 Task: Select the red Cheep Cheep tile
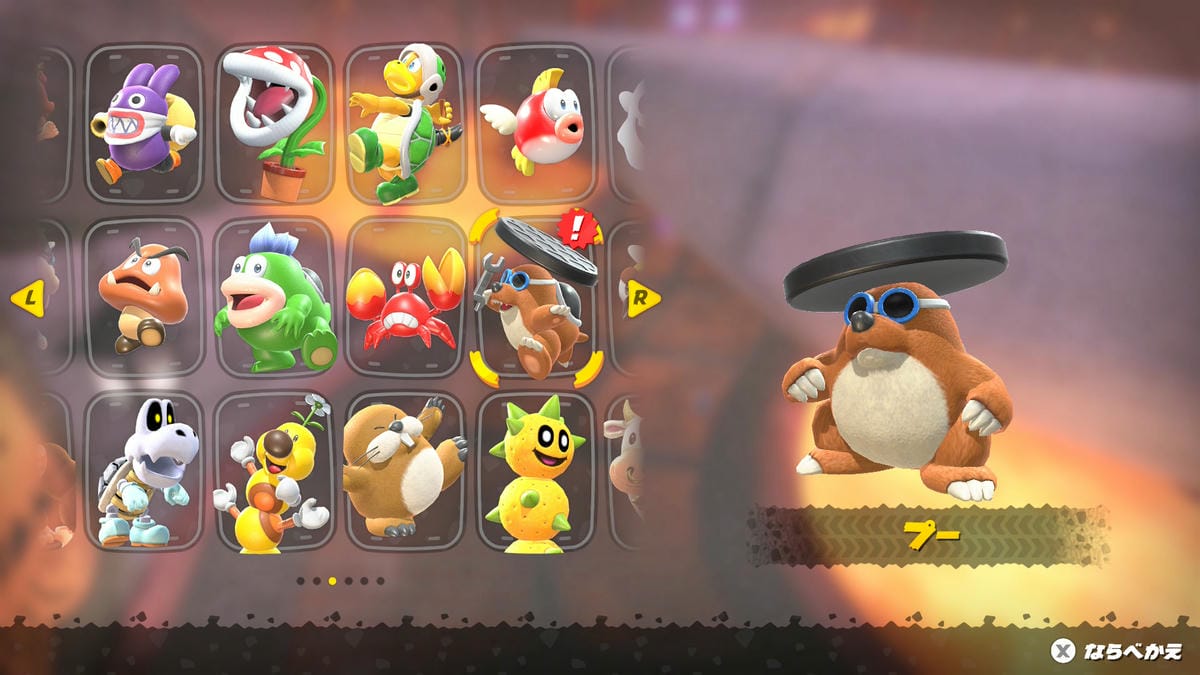click(x=534, y=122)
